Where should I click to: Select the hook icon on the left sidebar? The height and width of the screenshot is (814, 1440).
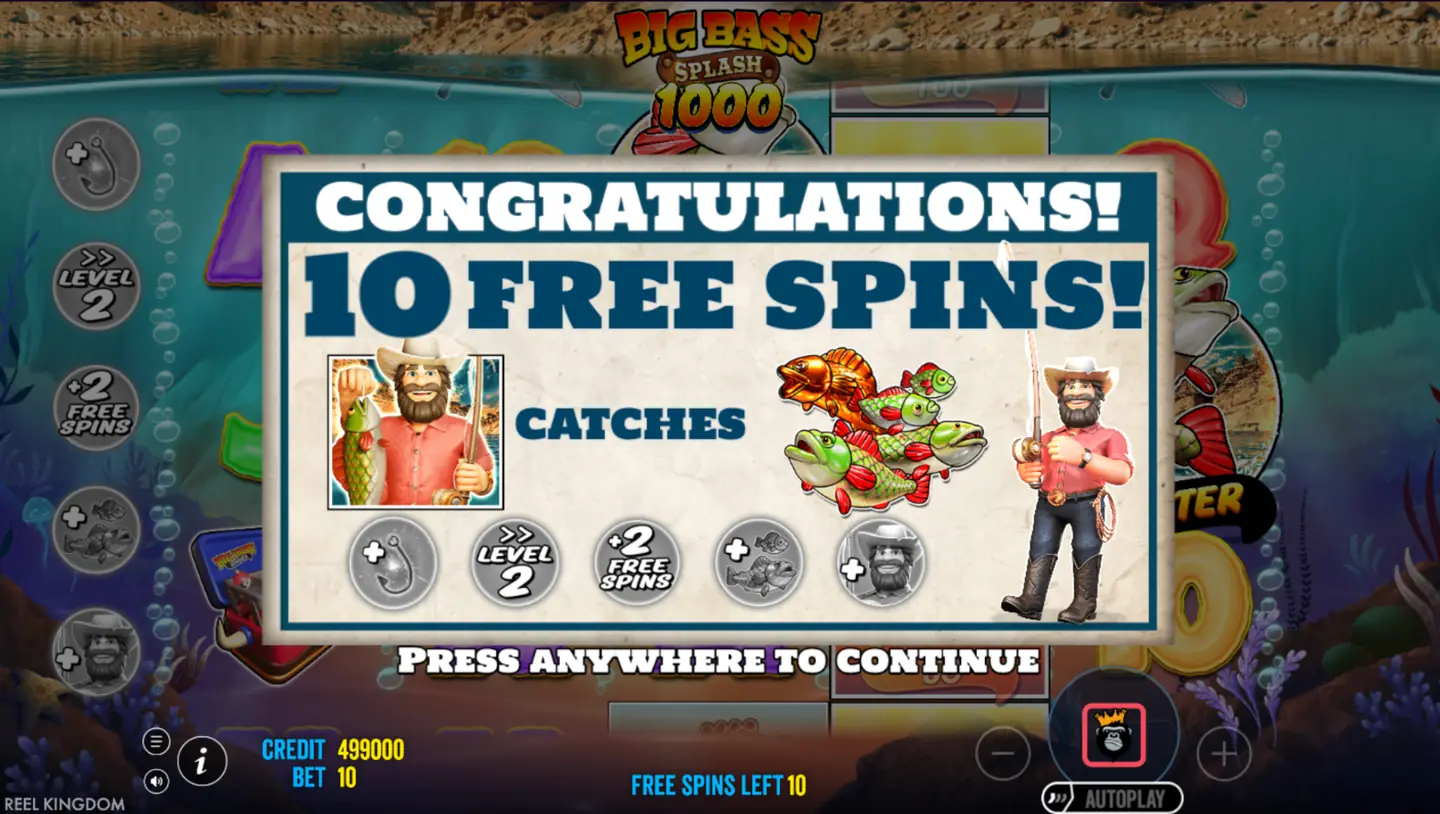95,165
